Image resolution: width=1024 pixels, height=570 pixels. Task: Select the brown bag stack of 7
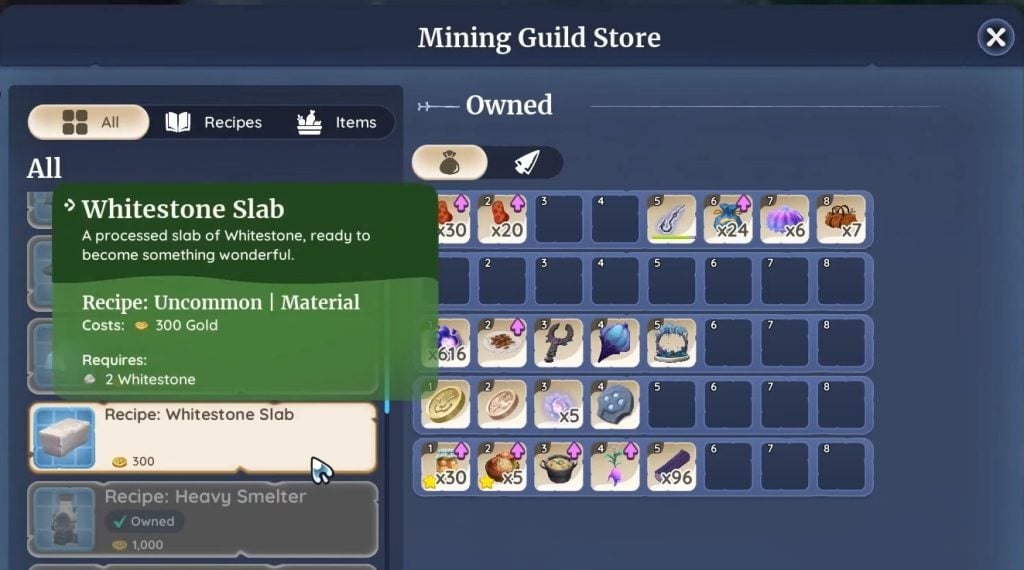point(841,219)
